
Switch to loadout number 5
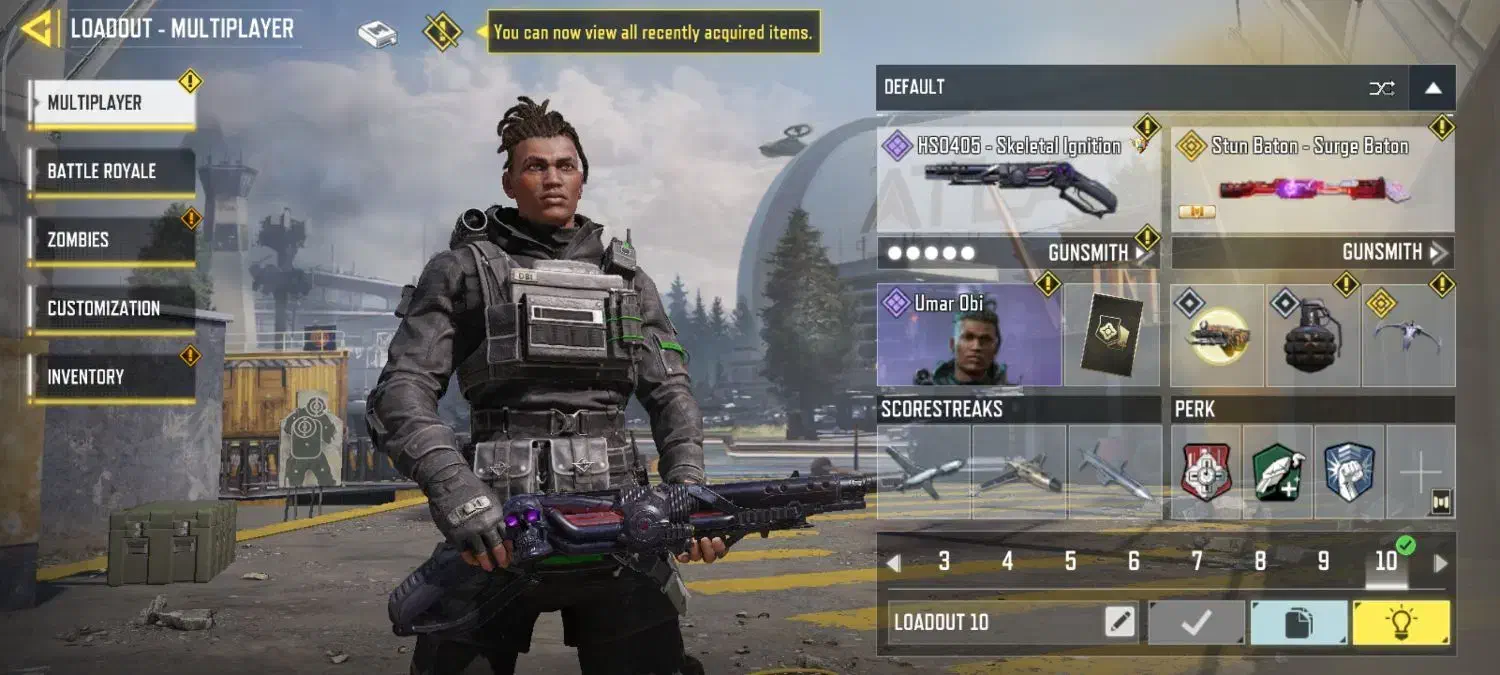1070,562
